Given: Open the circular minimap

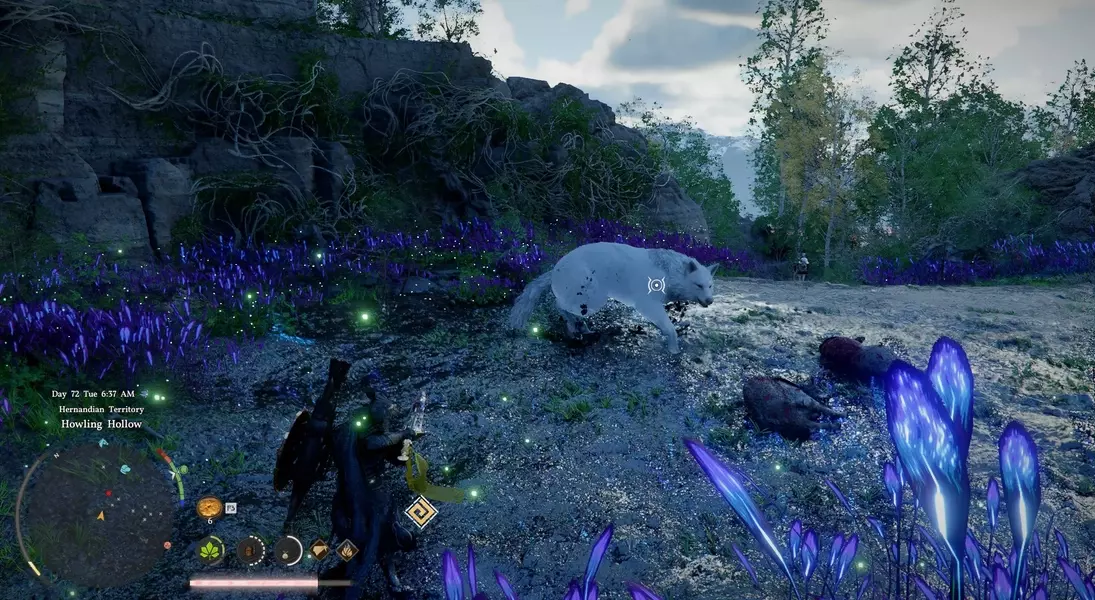Looking at the screenshot, I should (99, 515).
